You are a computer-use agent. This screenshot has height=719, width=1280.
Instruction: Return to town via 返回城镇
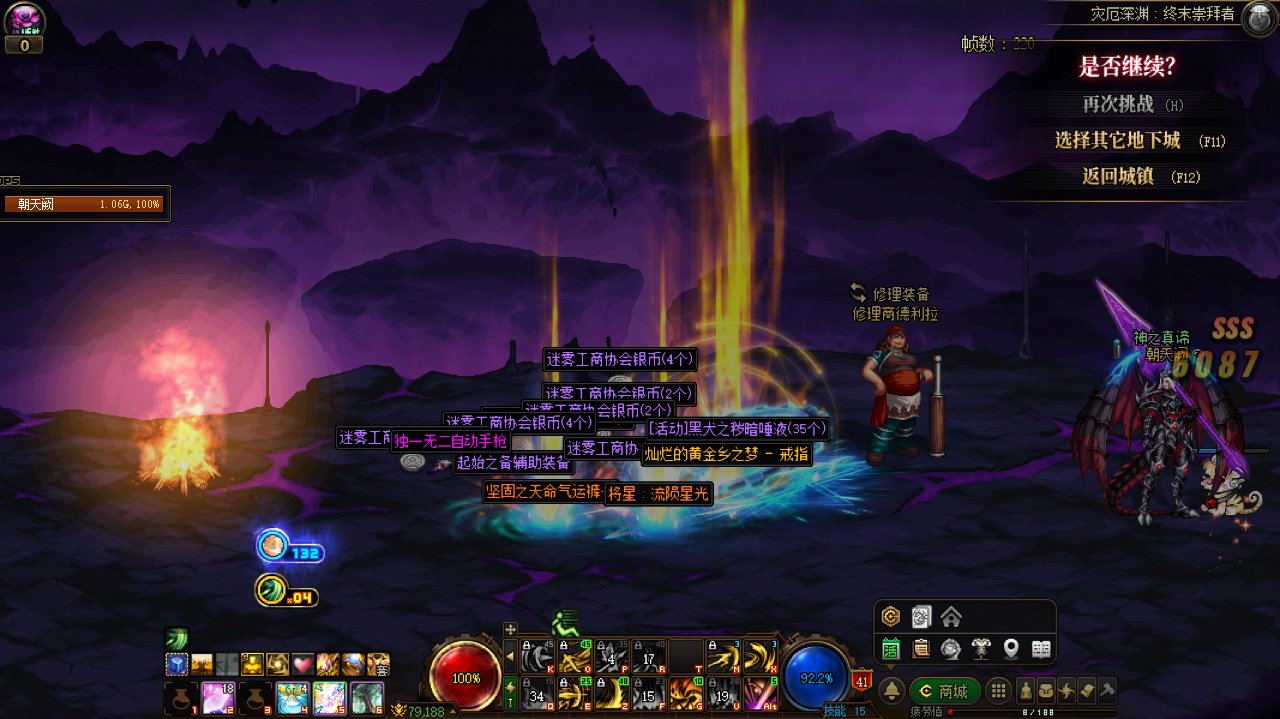coord(1118,176)
